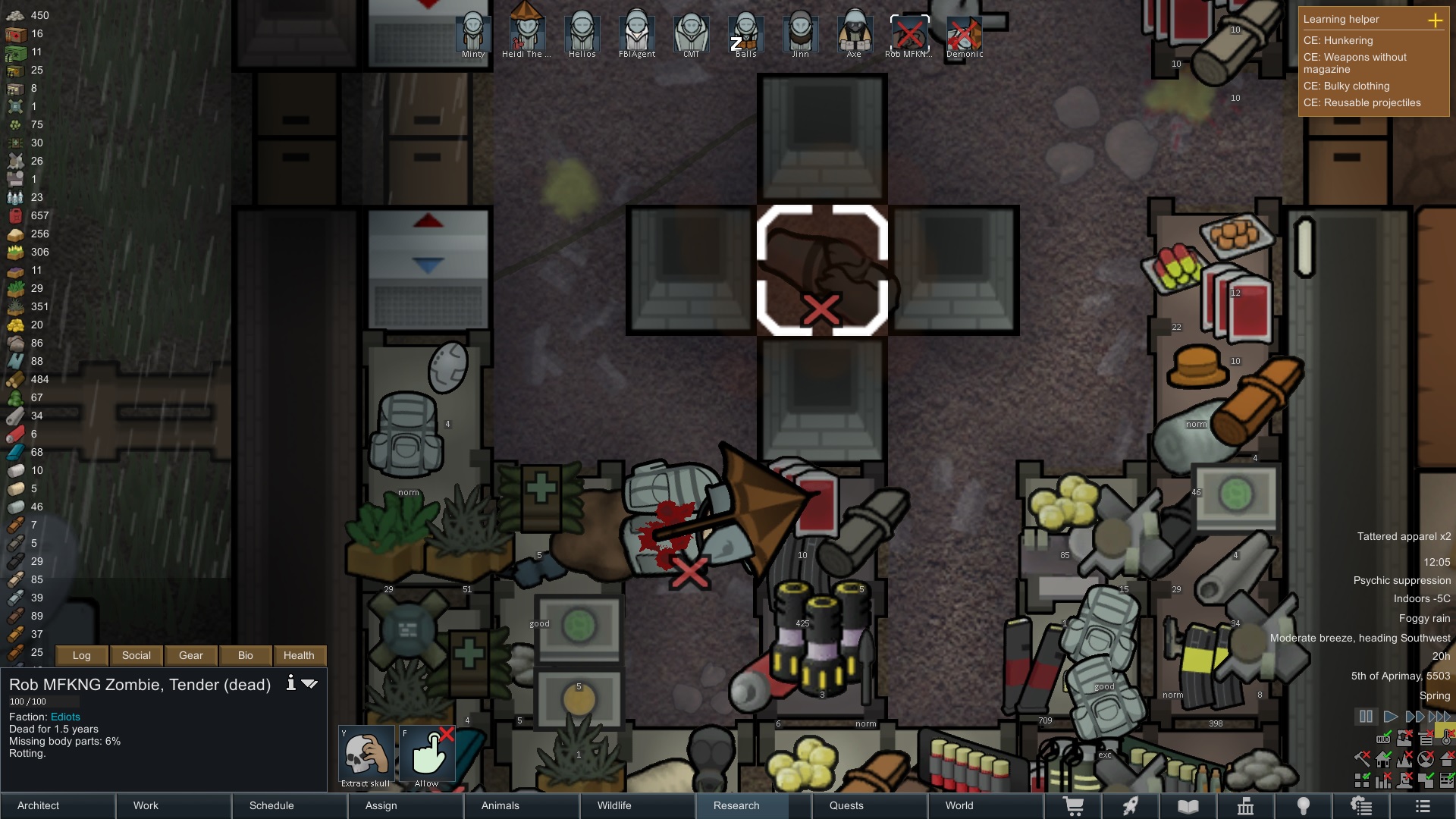Expand Learning helper with the plus sign
Image resolution: width=1456 pixels, height=819 pixels.
tap(1437, 21)
